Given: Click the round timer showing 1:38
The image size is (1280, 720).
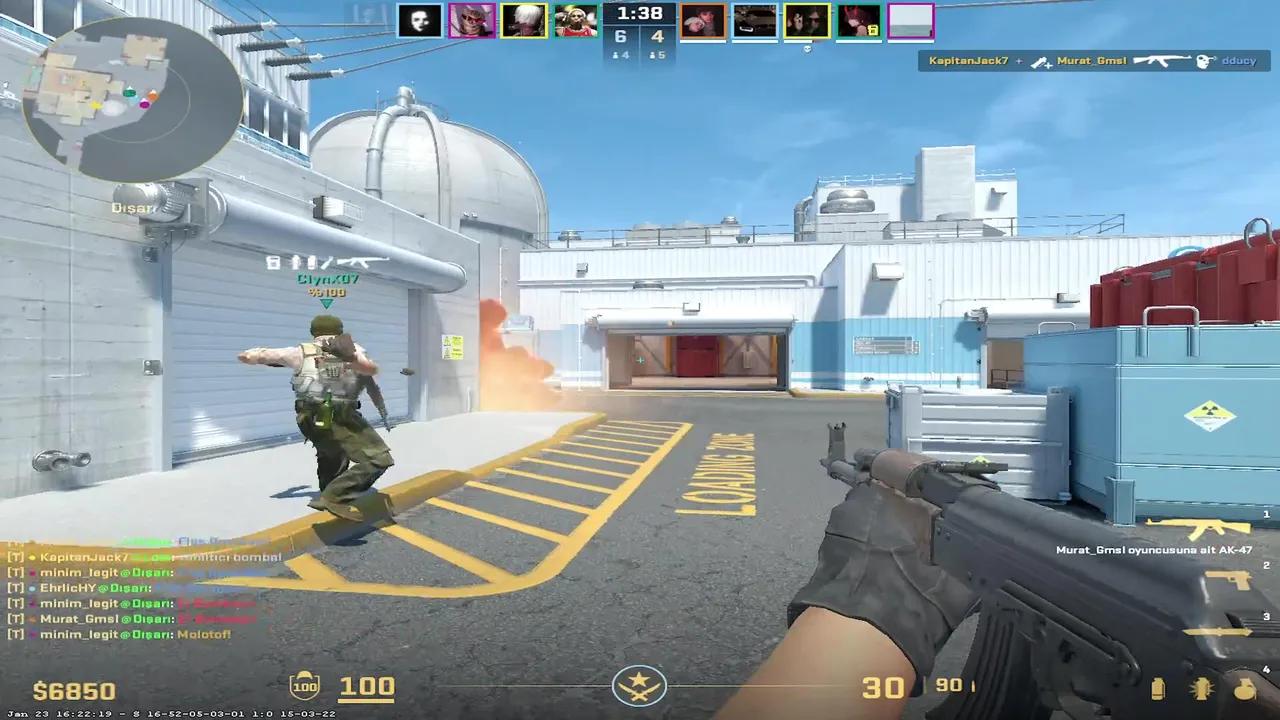Looking at the screenshot, I should pos(638,14).
